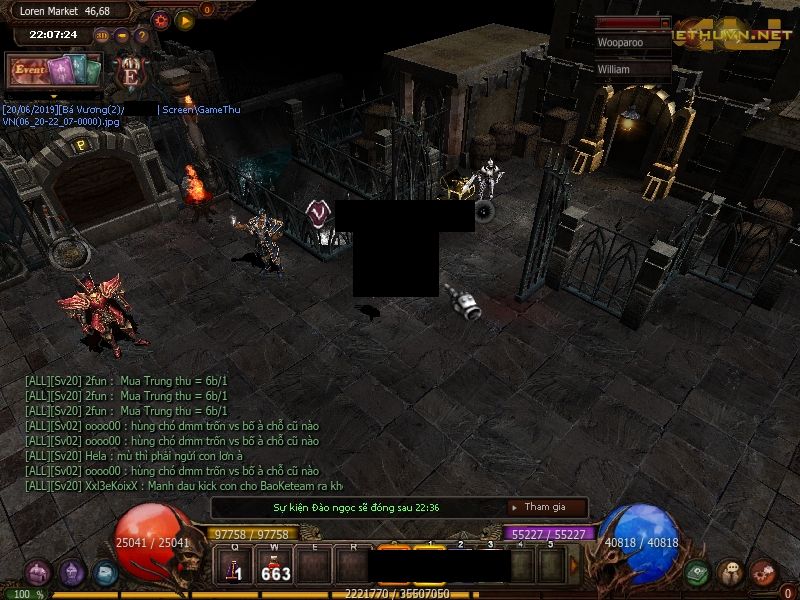Open the purple chest inventory icon
This screenshot has height=600, width=800.
[38, 573]
